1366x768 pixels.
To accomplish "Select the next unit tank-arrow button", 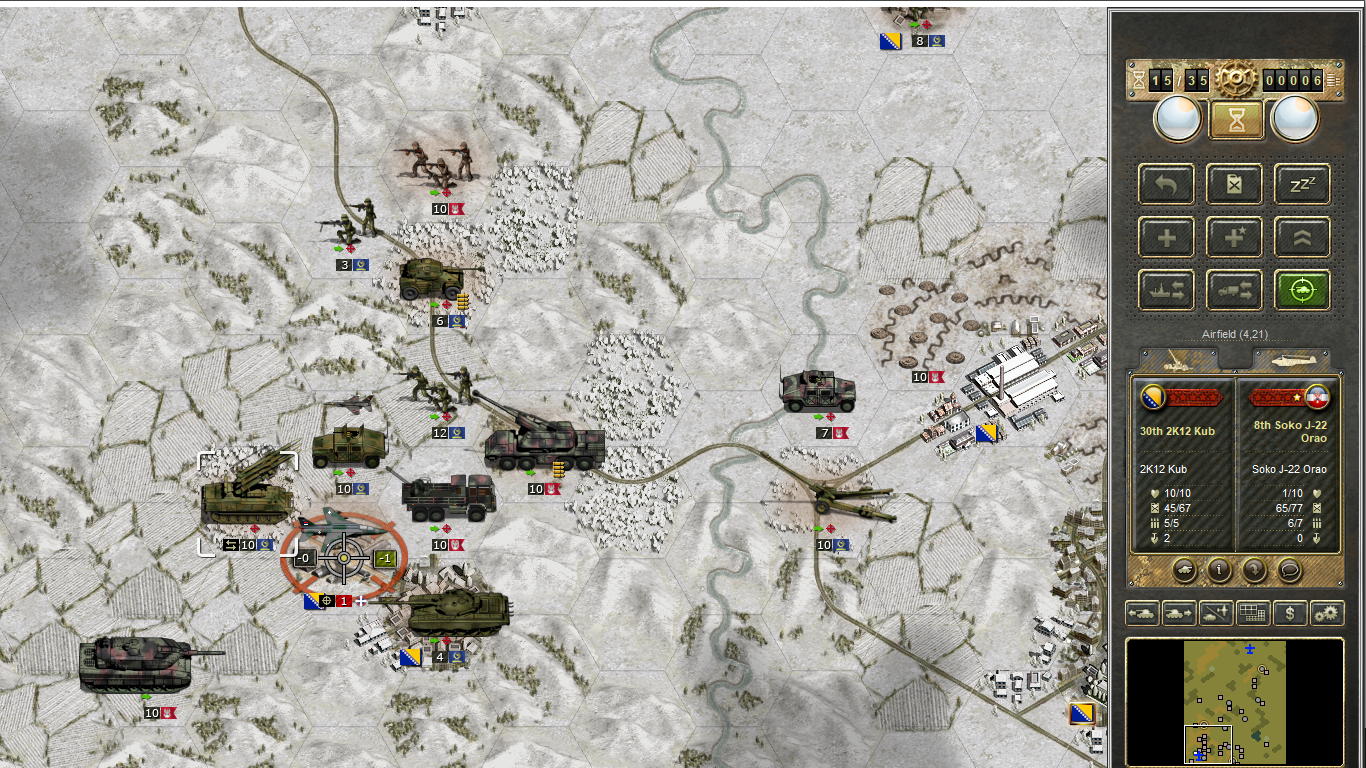I will tap(1179, 613).
